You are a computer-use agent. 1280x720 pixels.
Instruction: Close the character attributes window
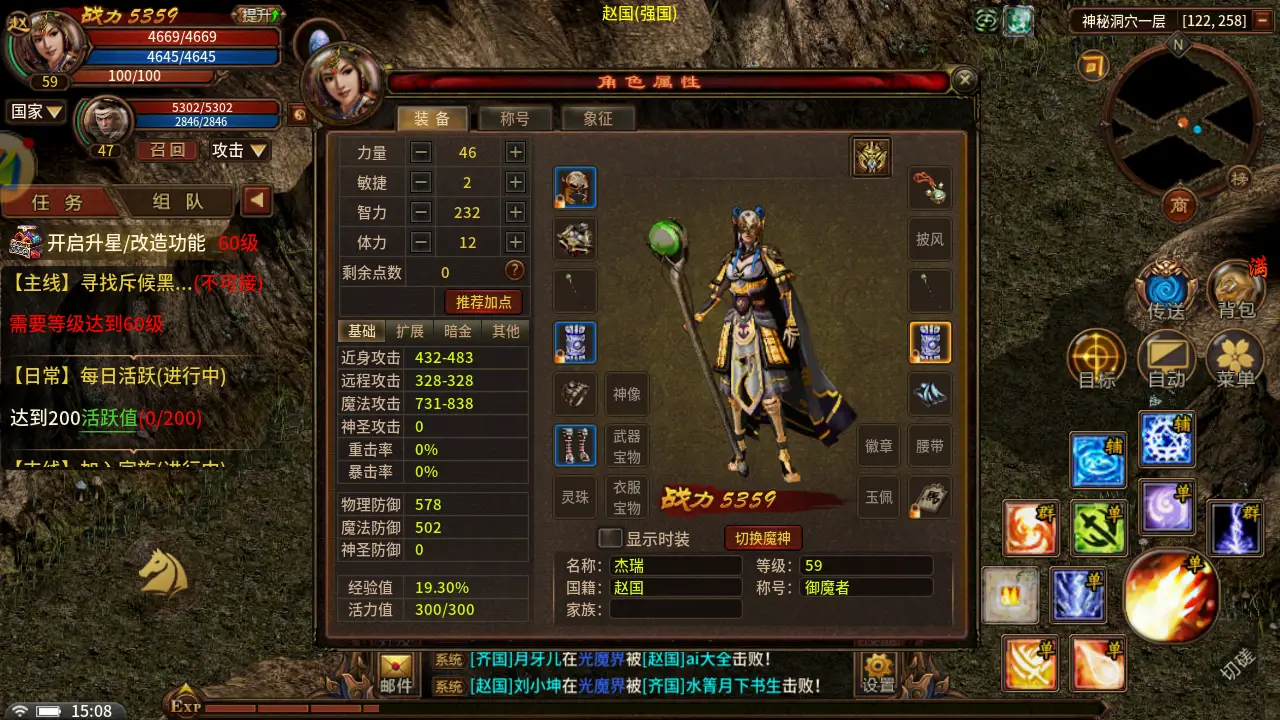[964, 80]
